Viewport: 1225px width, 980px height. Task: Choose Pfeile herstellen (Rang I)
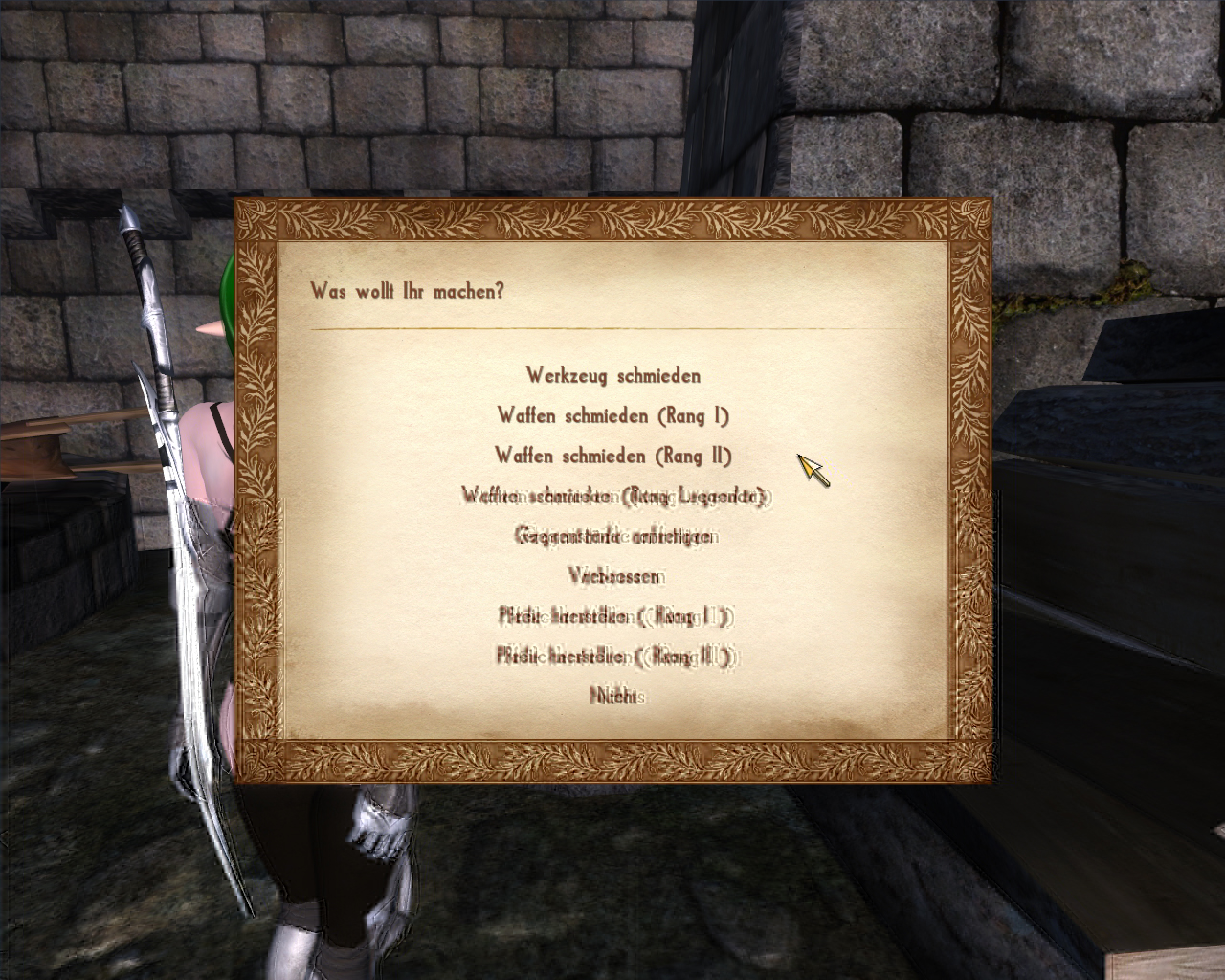616,616
